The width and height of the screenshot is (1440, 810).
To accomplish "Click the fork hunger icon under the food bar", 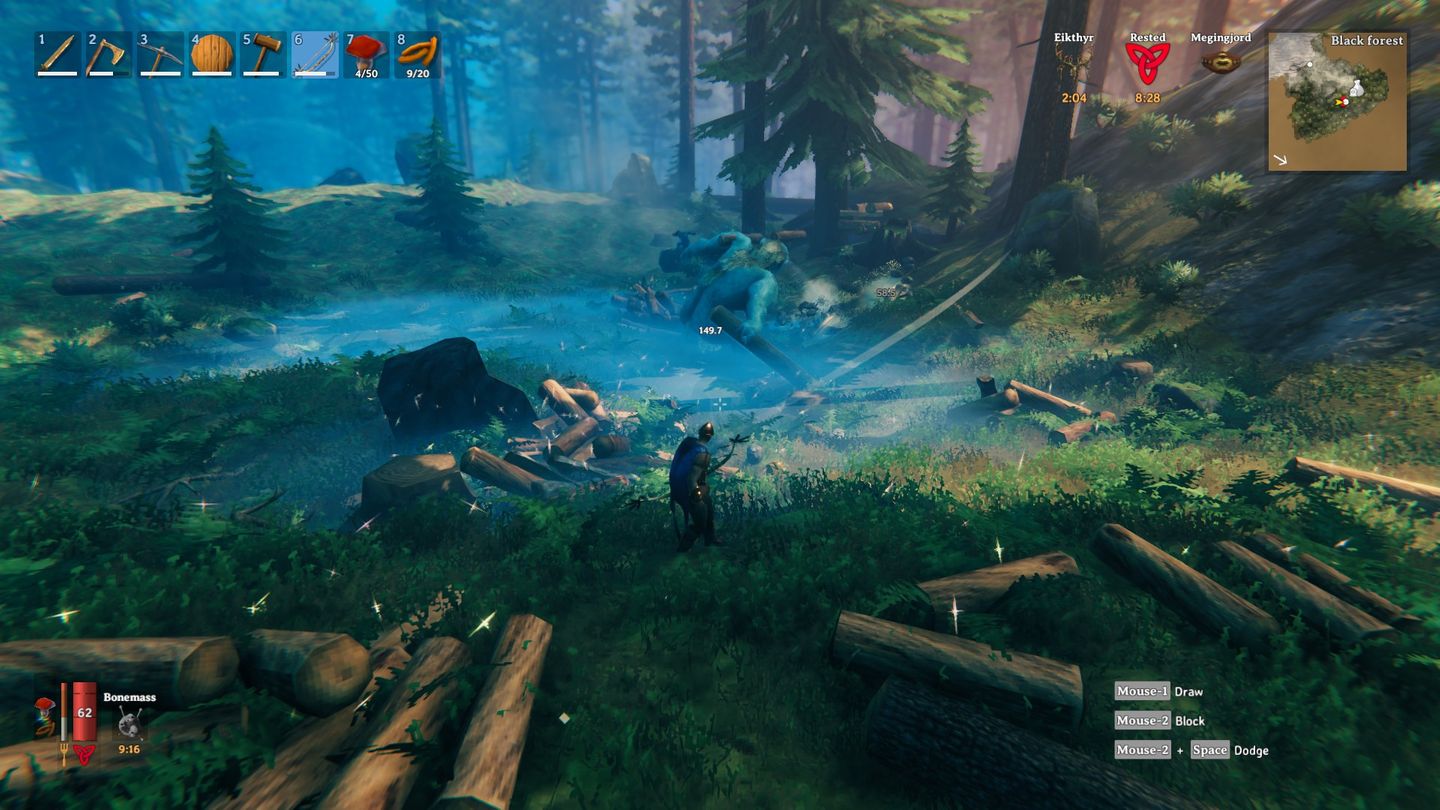I will tap(64, 753).
